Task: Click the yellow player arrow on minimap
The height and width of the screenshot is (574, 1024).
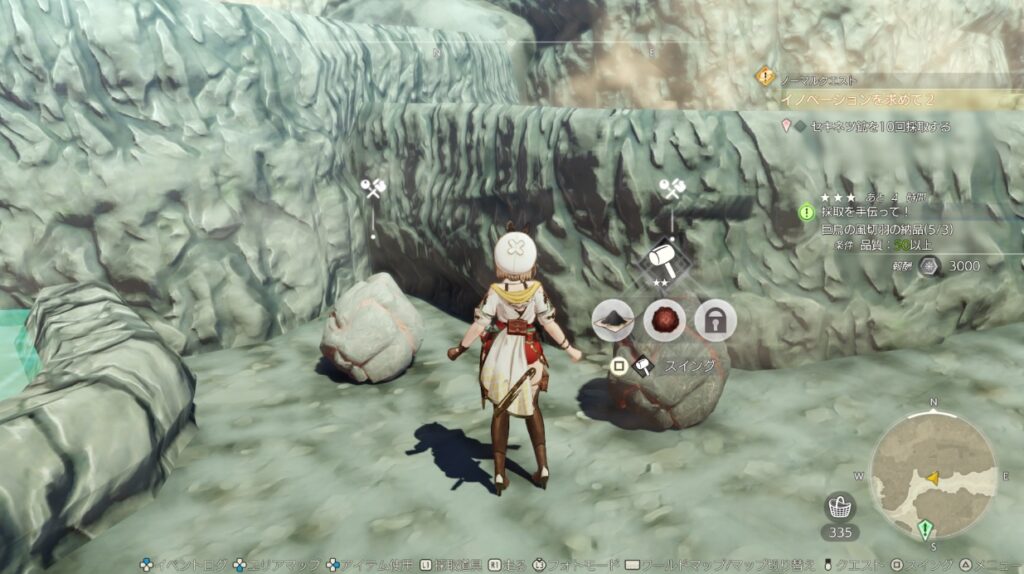Action: (x=933, y=478)
